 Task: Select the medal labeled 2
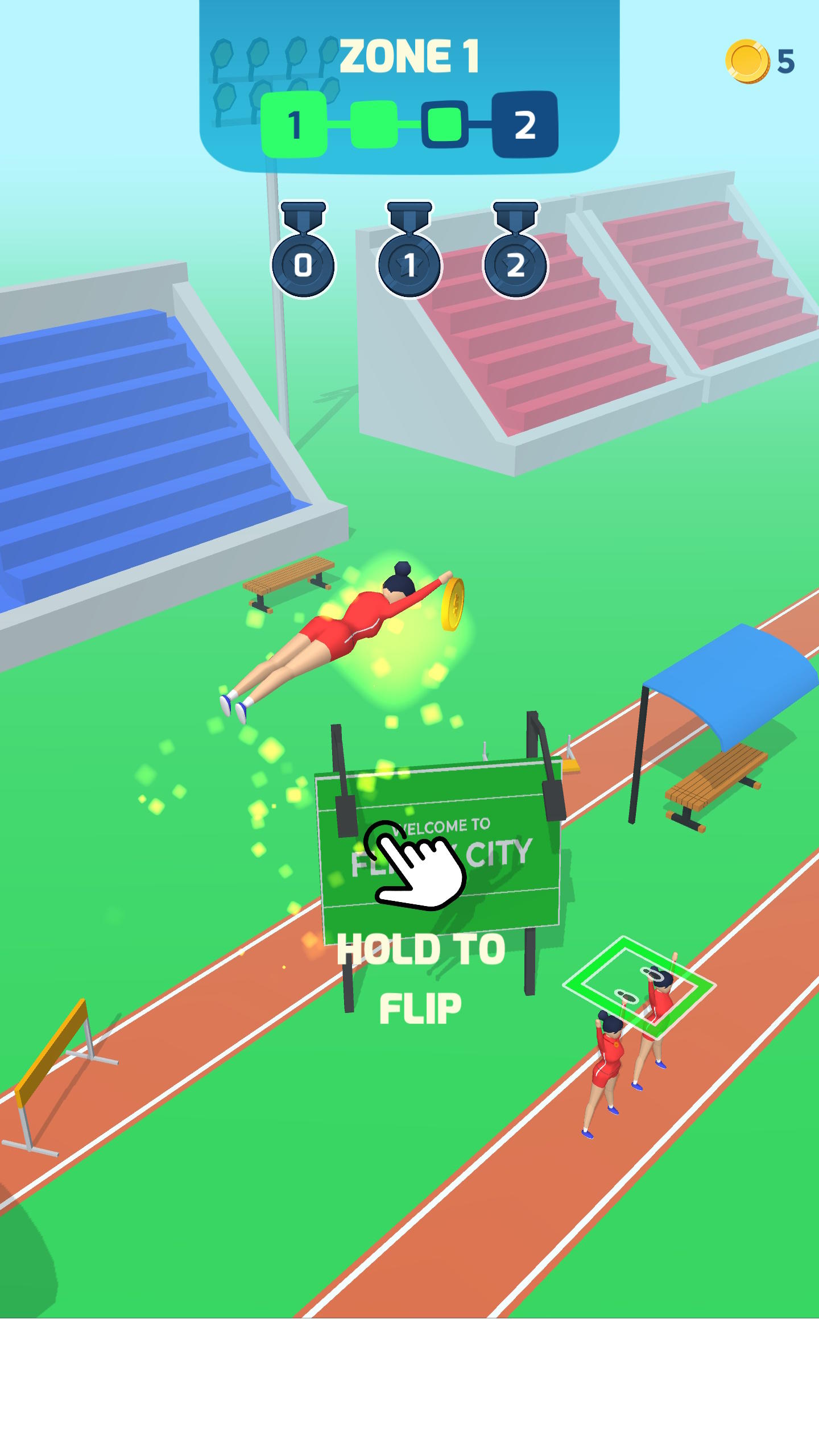pyautogui.click(x=515, y=264)
